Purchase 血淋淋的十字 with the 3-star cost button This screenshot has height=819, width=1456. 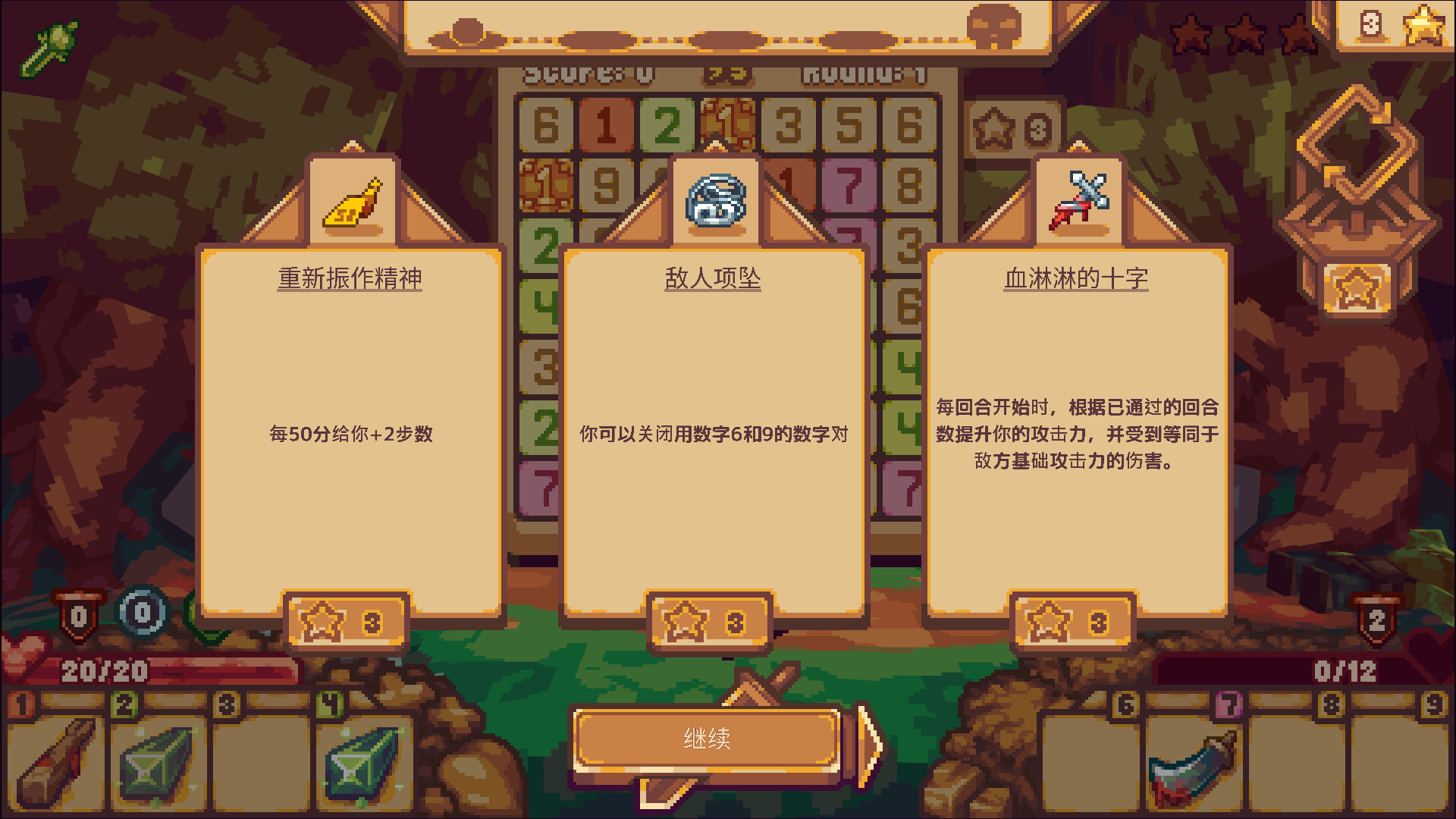[x=1072, y=618]
